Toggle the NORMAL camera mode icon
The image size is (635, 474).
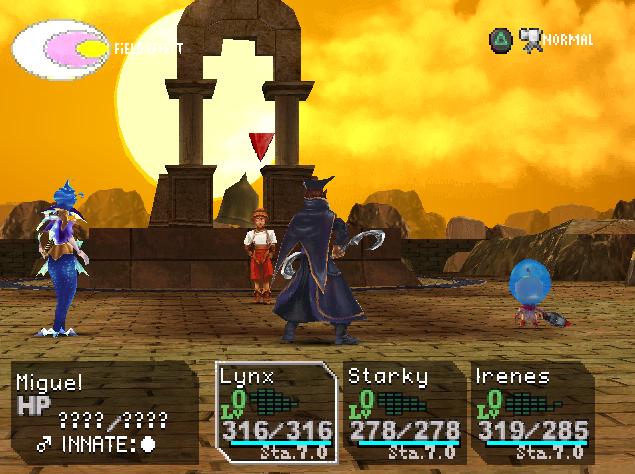click(530, 39)
